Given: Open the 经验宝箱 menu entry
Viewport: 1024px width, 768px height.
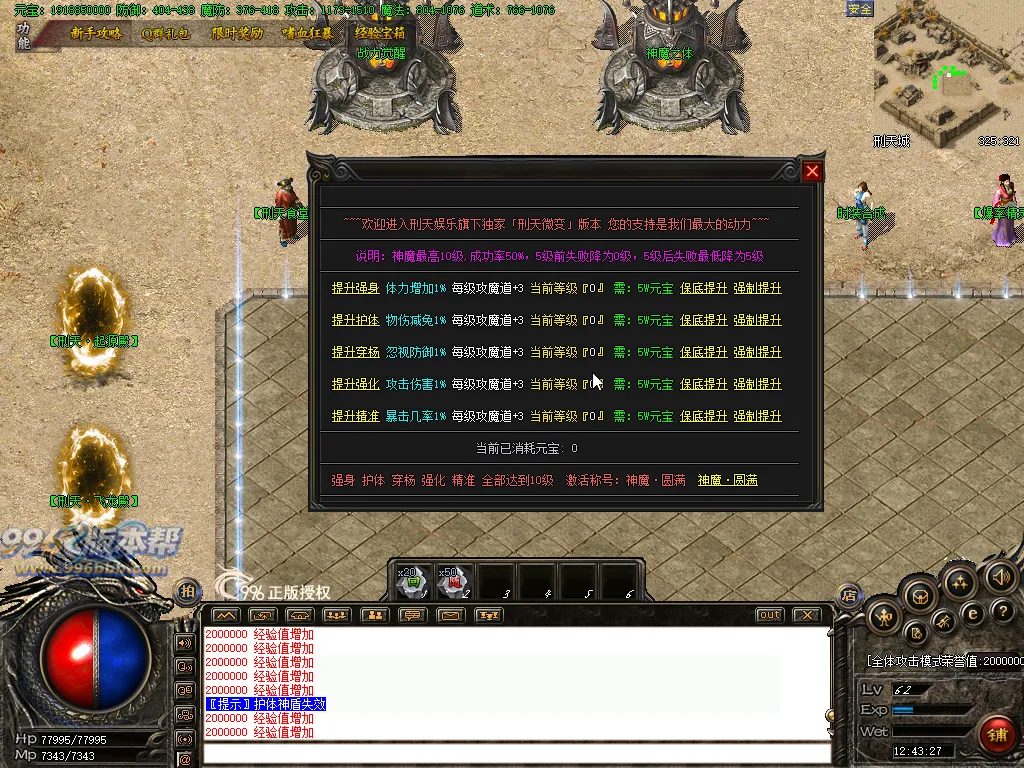Looking at the screenshot, I should click(379, 33).
